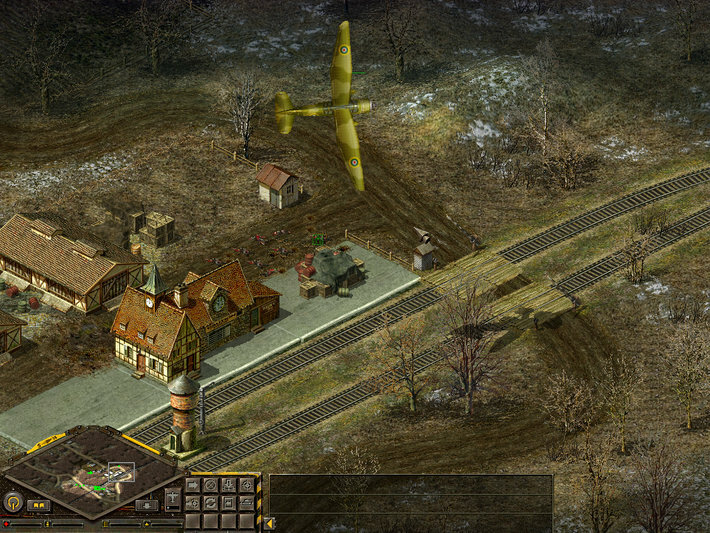The width and height of the screenshot is (710, 533).
Task: Select the crosshair attack command
Action: tap(246, 486)
